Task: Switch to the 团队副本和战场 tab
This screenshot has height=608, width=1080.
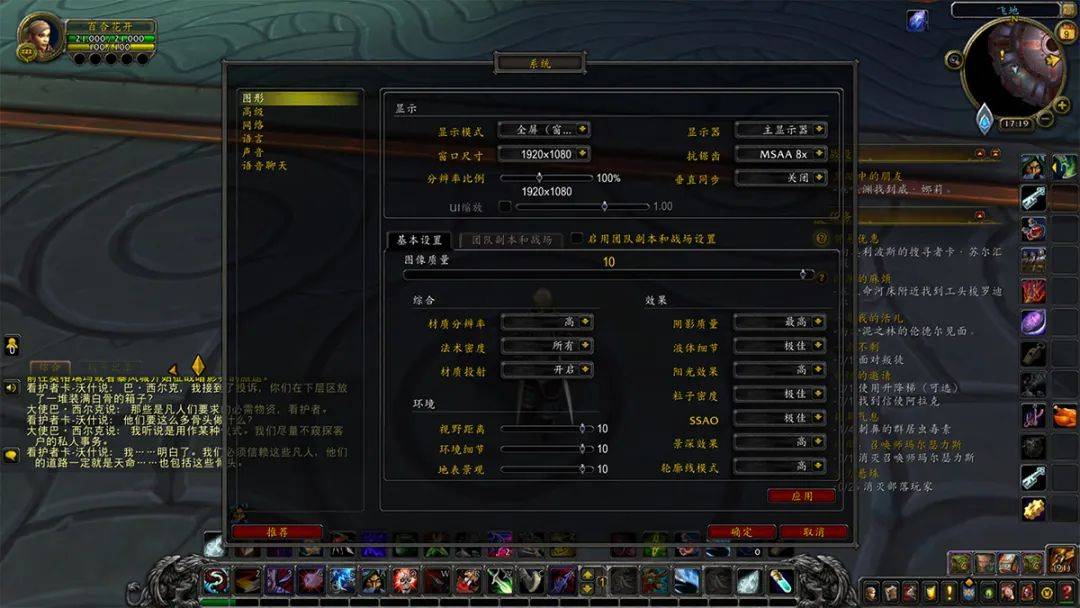Action: click(511, 240)
